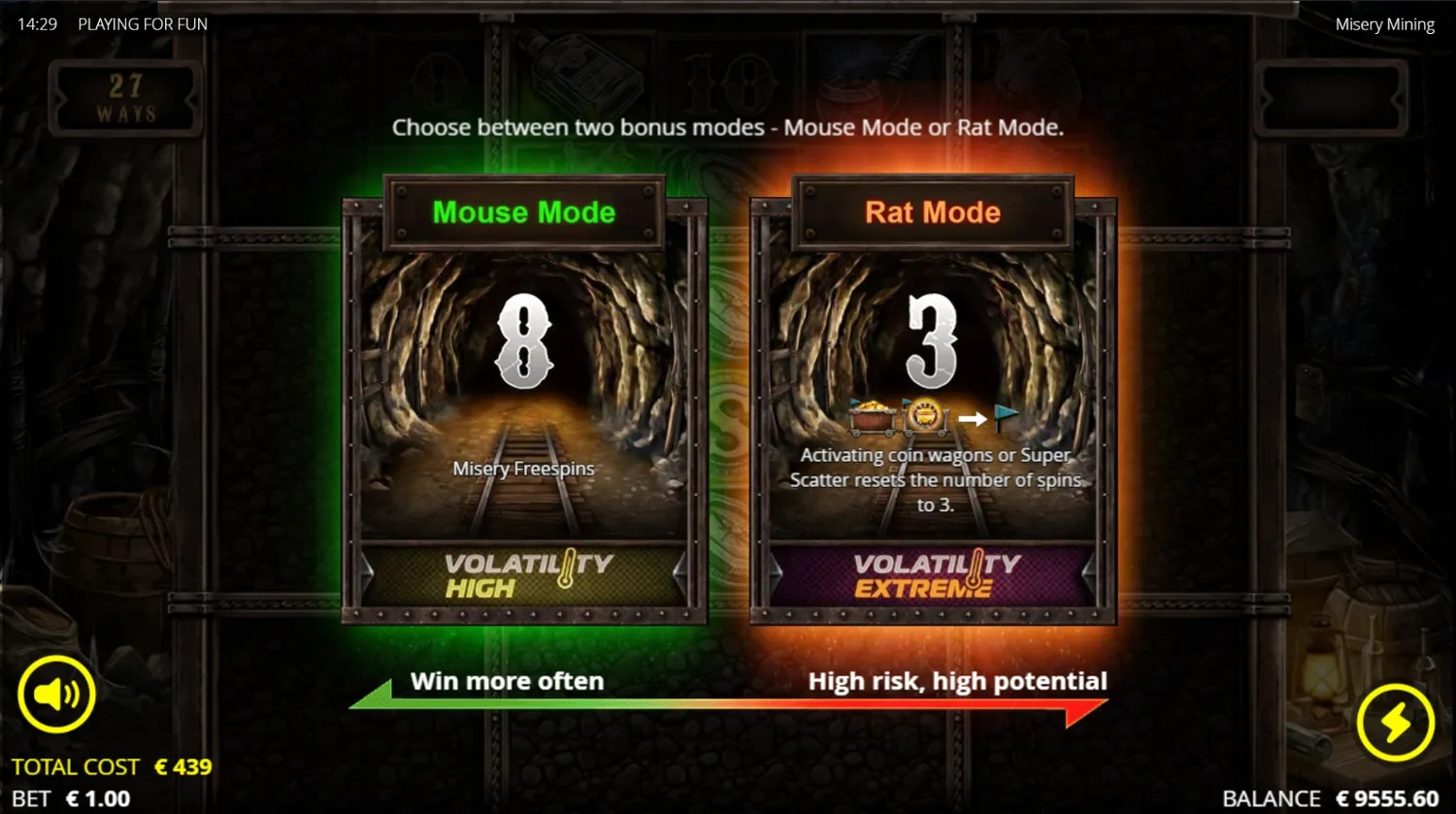Mute game audio with the speaker toggle
The width and height of the screenshot is (1456, 814).
(x=56, y=693)
